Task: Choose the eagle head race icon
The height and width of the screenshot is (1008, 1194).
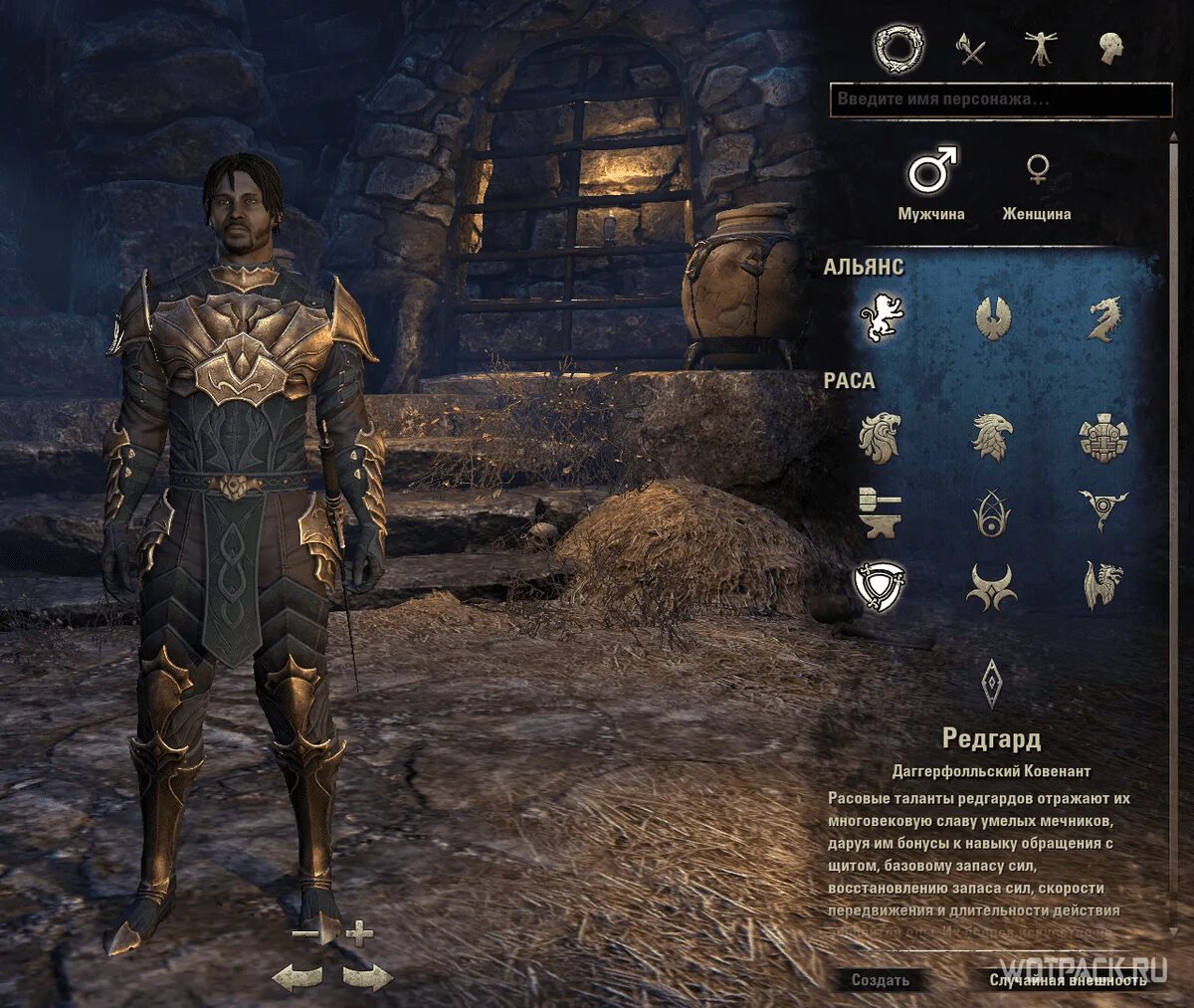Action: [x=991, y=438]
